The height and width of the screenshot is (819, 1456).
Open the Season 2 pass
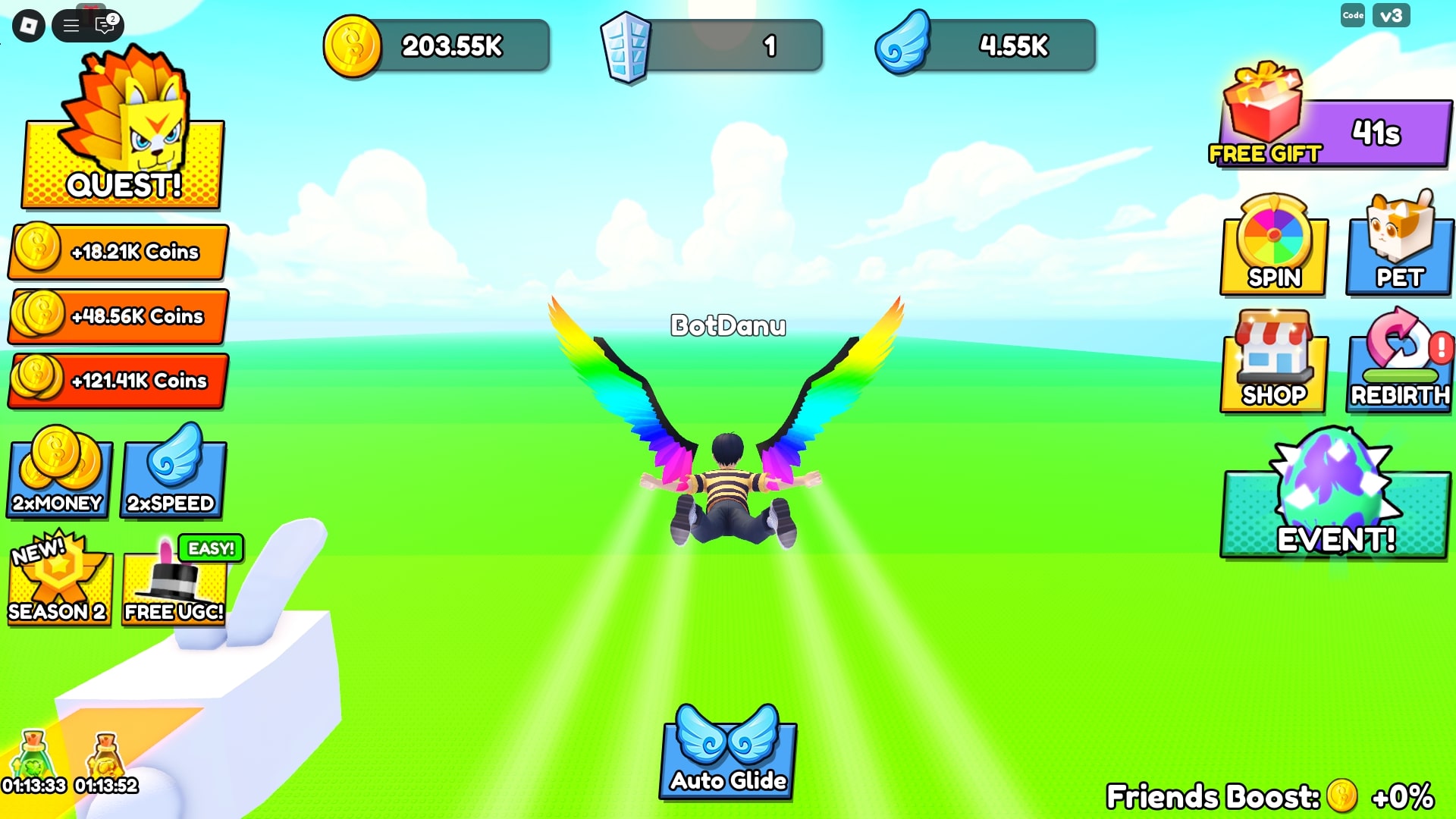pos(59,585)
